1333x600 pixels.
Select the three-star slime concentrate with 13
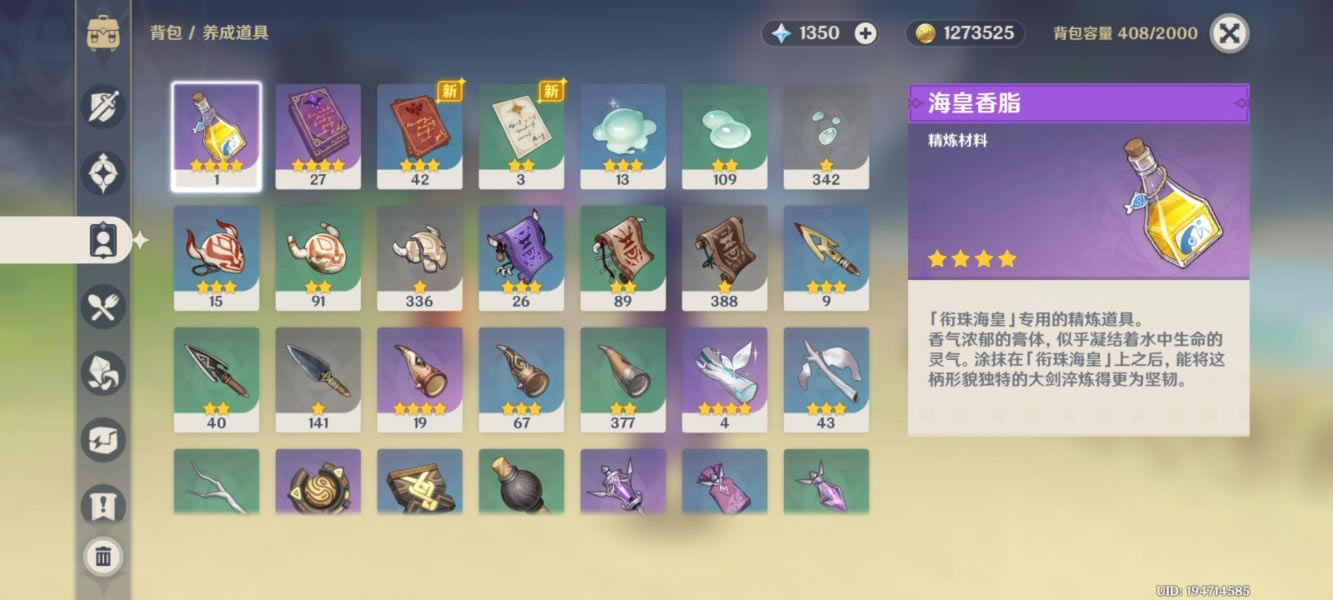(x=623, y=136)
